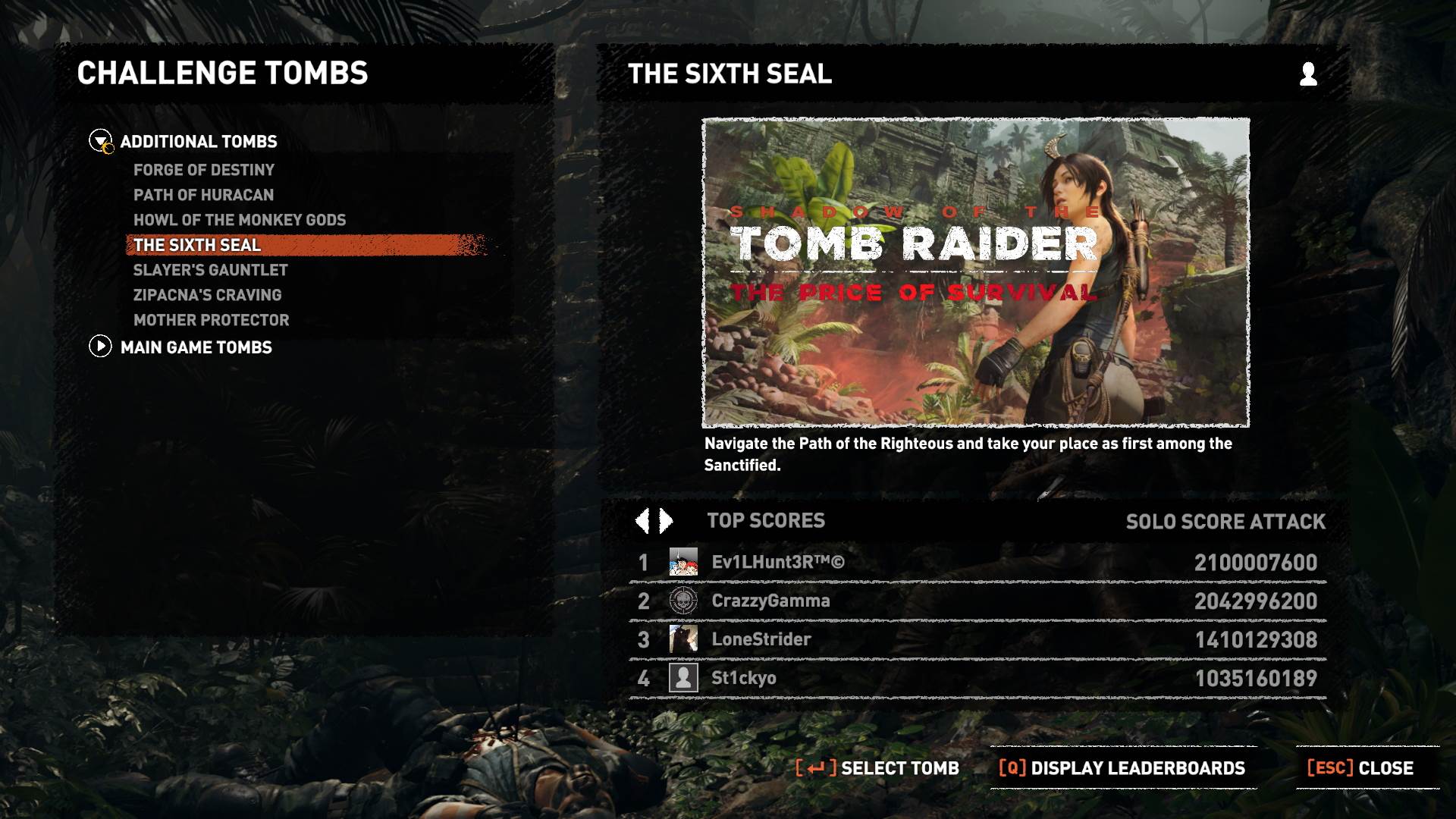Choose Zipacna's Craving from the list

[x=207, y=295]
